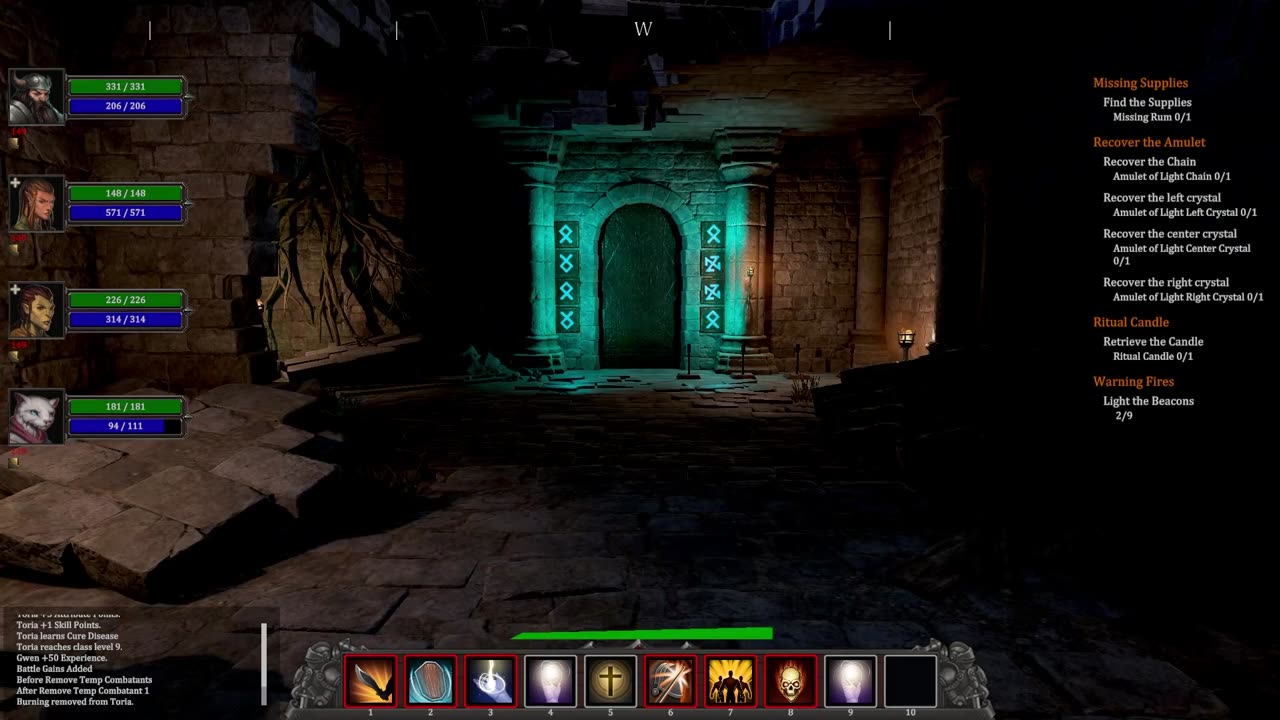Use the wooden shield ability
Viewport: 1280px width, 720px height.
431,681
